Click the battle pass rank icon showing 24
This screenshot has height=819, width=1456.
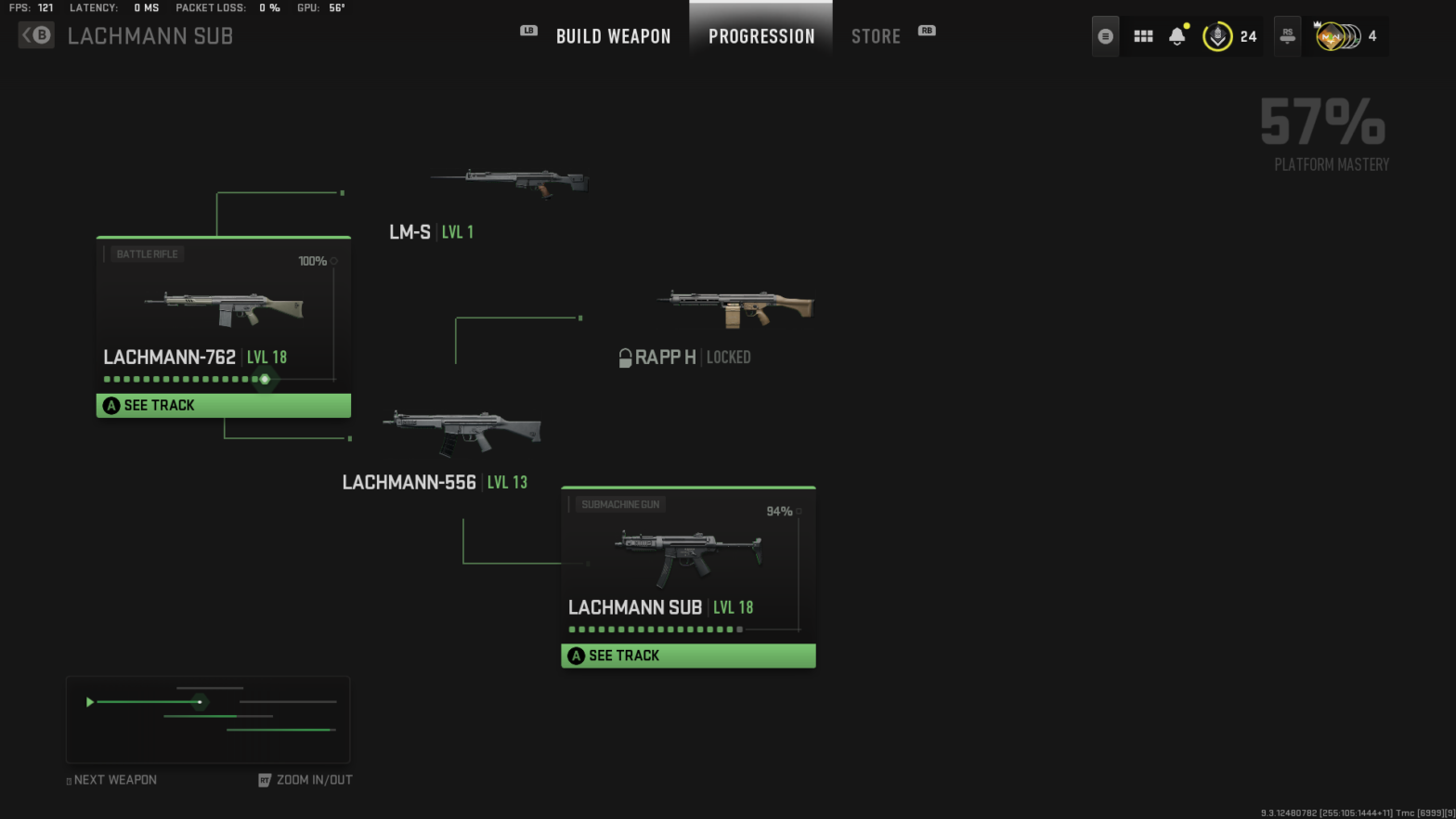point(1218,36)
